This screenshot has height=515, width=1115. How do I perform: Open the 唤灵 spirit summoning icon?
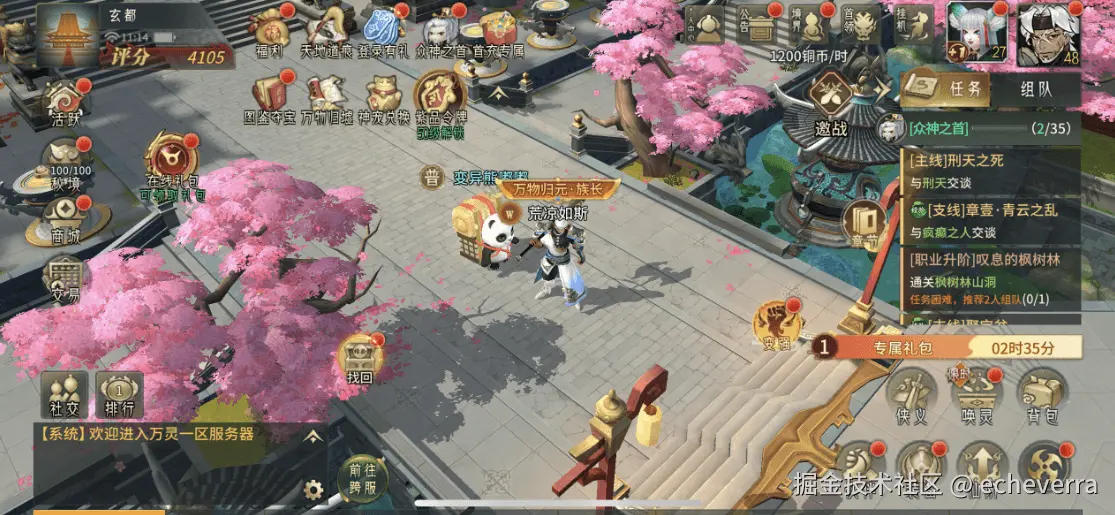[977, 395]
